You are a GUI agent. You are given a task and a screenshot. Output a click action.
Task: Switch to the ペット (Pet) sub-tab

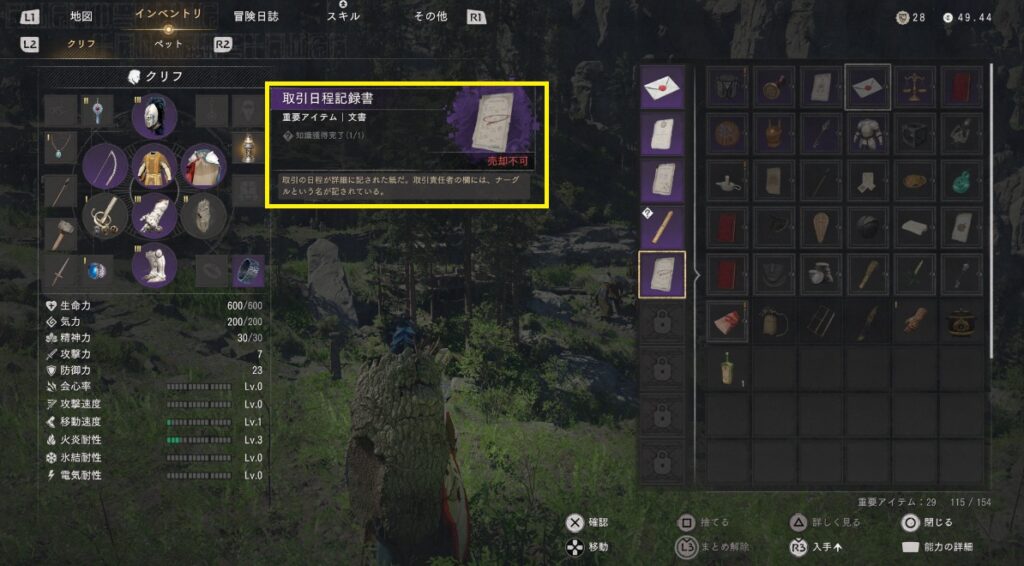click(x=167, y=45)
